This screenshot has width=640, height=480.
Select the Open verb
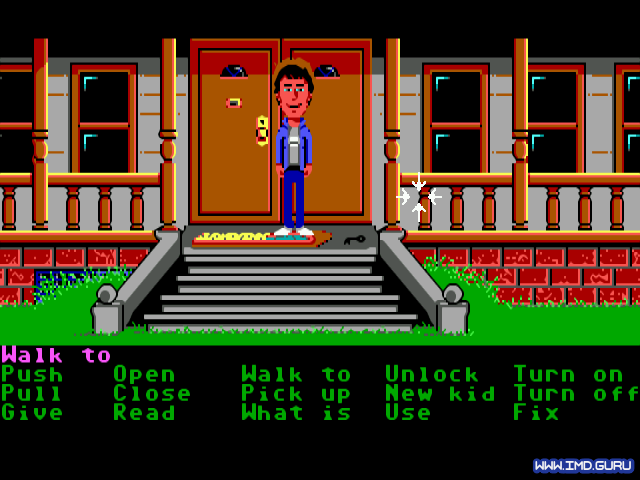pos(144,375)
